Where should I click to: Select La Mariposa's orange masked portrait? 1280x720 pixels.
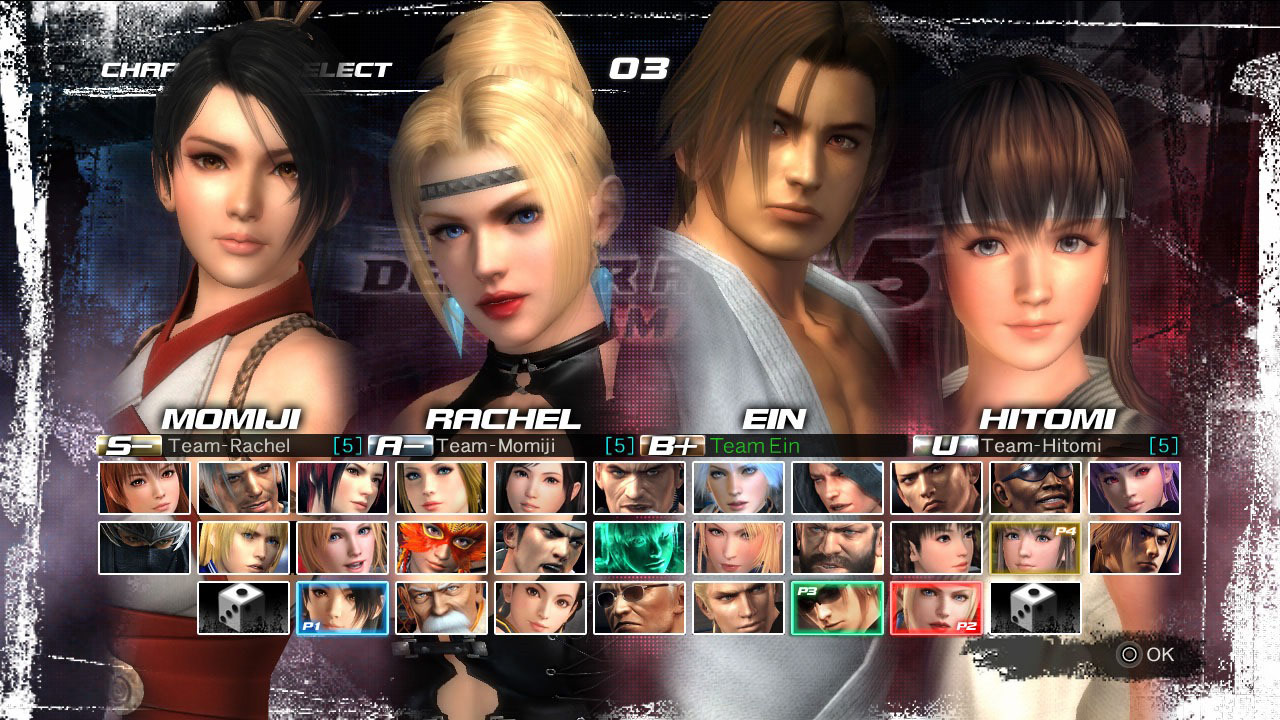coord(442,546)
